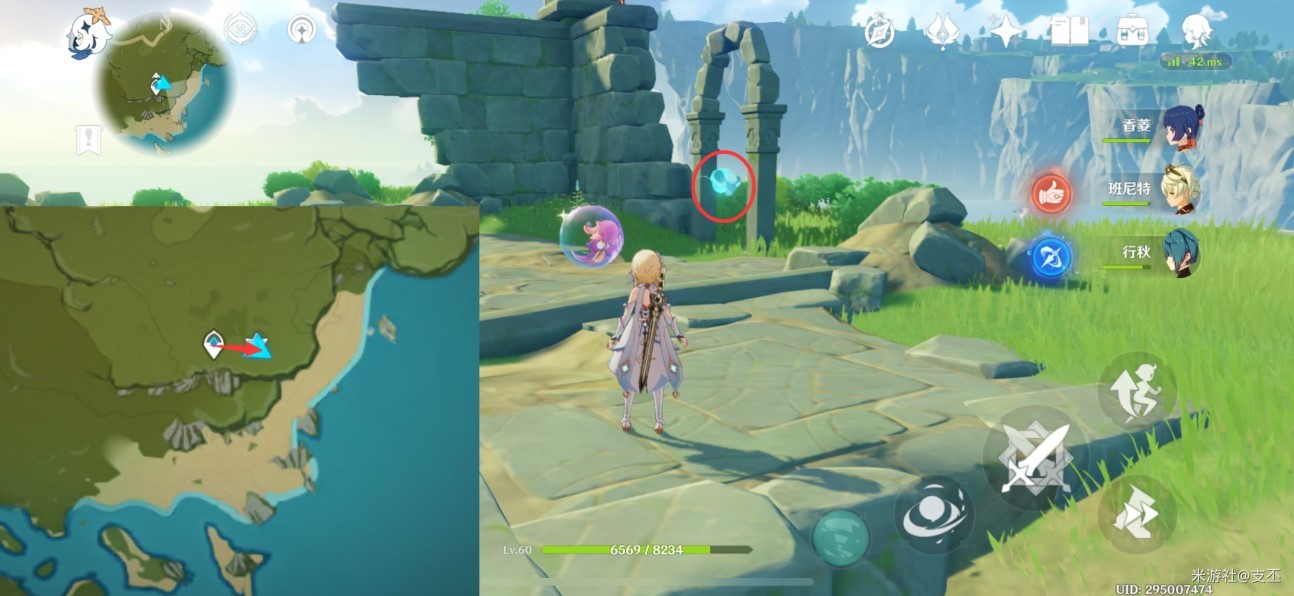The height and width of the screenshot is (596, 1294).
Task: Switch to party member 香菱
Action: pyautogui.click(x=1182, y=129)
